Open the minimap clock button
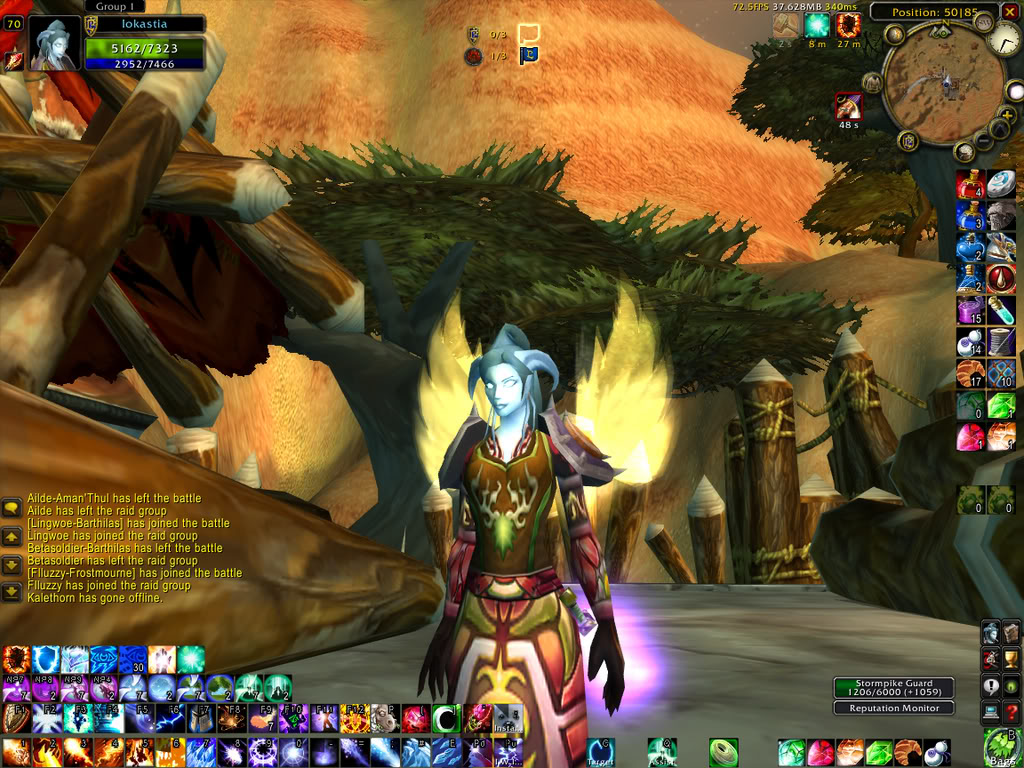 coord(1004,39)
